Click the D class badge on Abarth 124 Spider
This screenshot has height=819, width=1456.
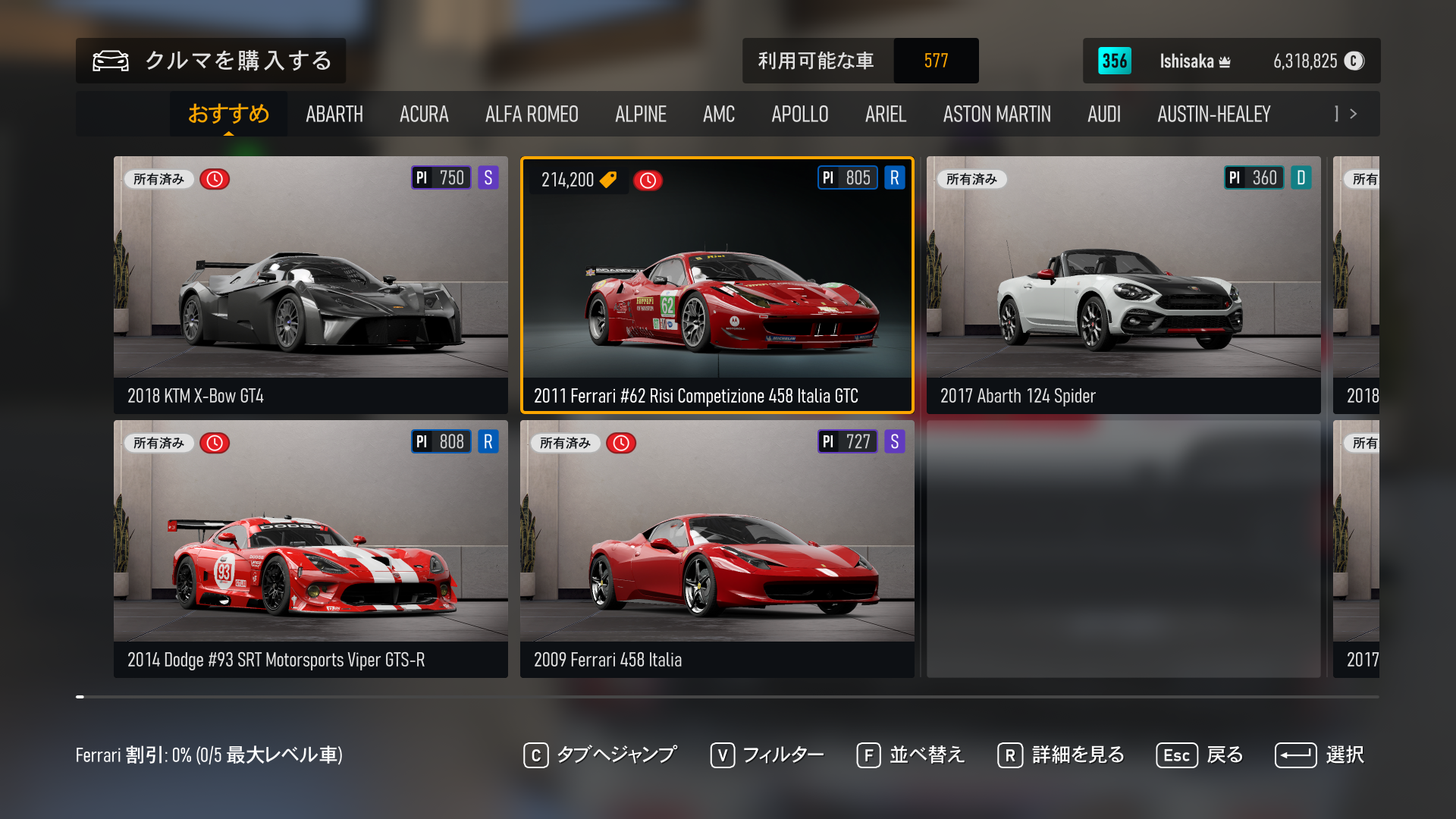pos(1302,177)
